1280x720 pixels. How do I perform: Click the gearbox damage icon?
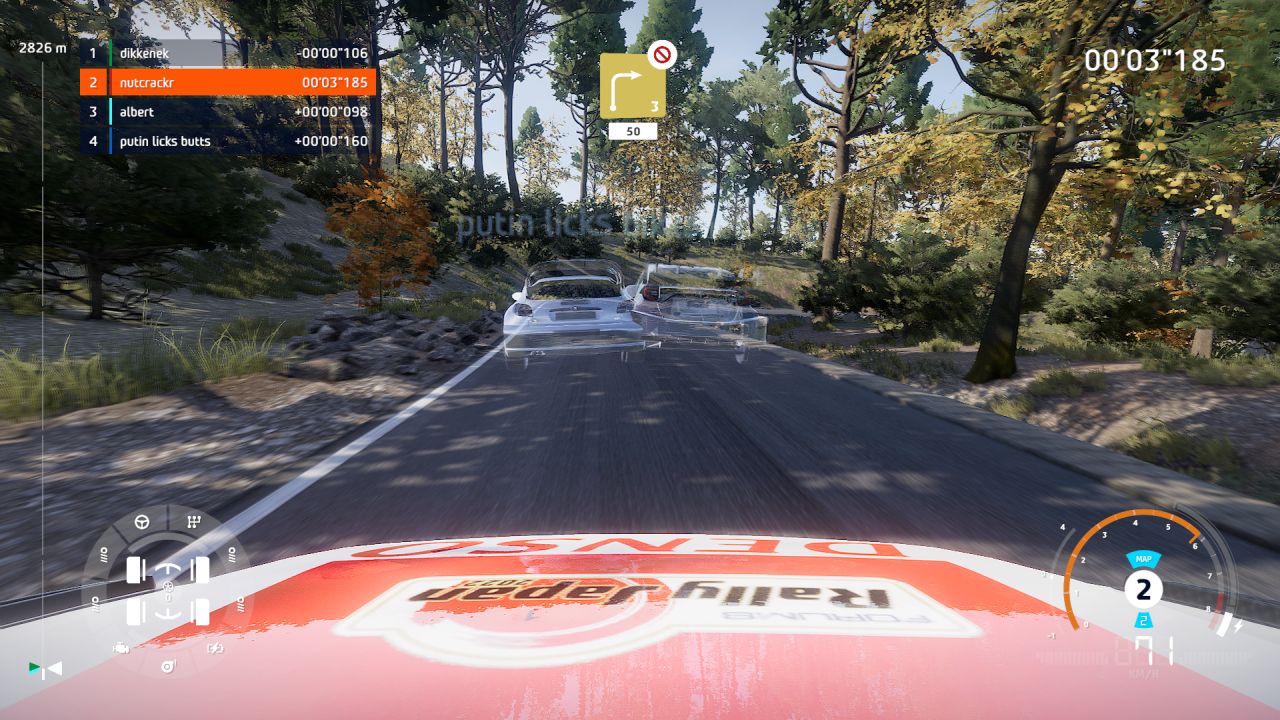[194, 521]
